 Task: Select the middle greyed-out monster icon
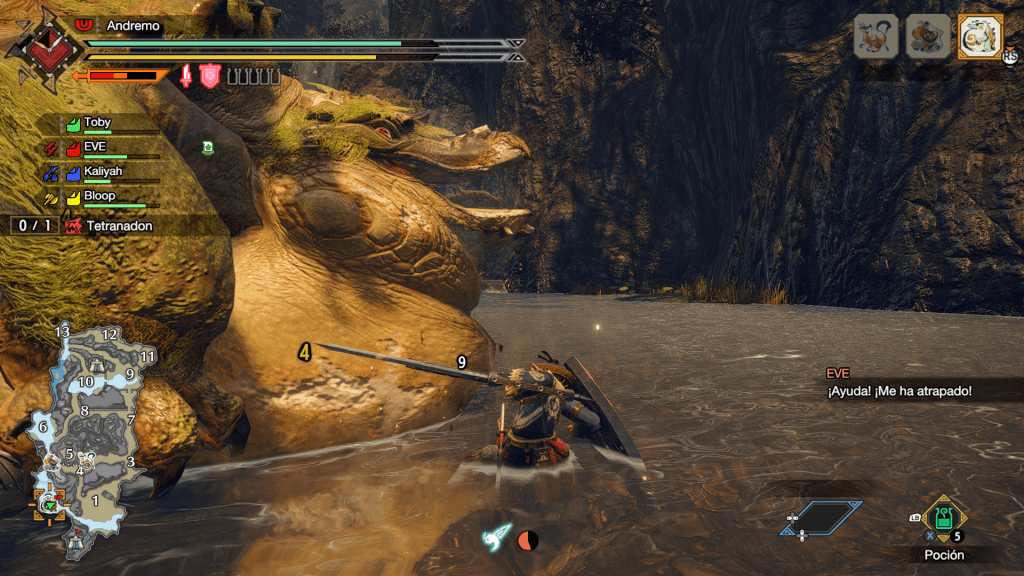927,37
